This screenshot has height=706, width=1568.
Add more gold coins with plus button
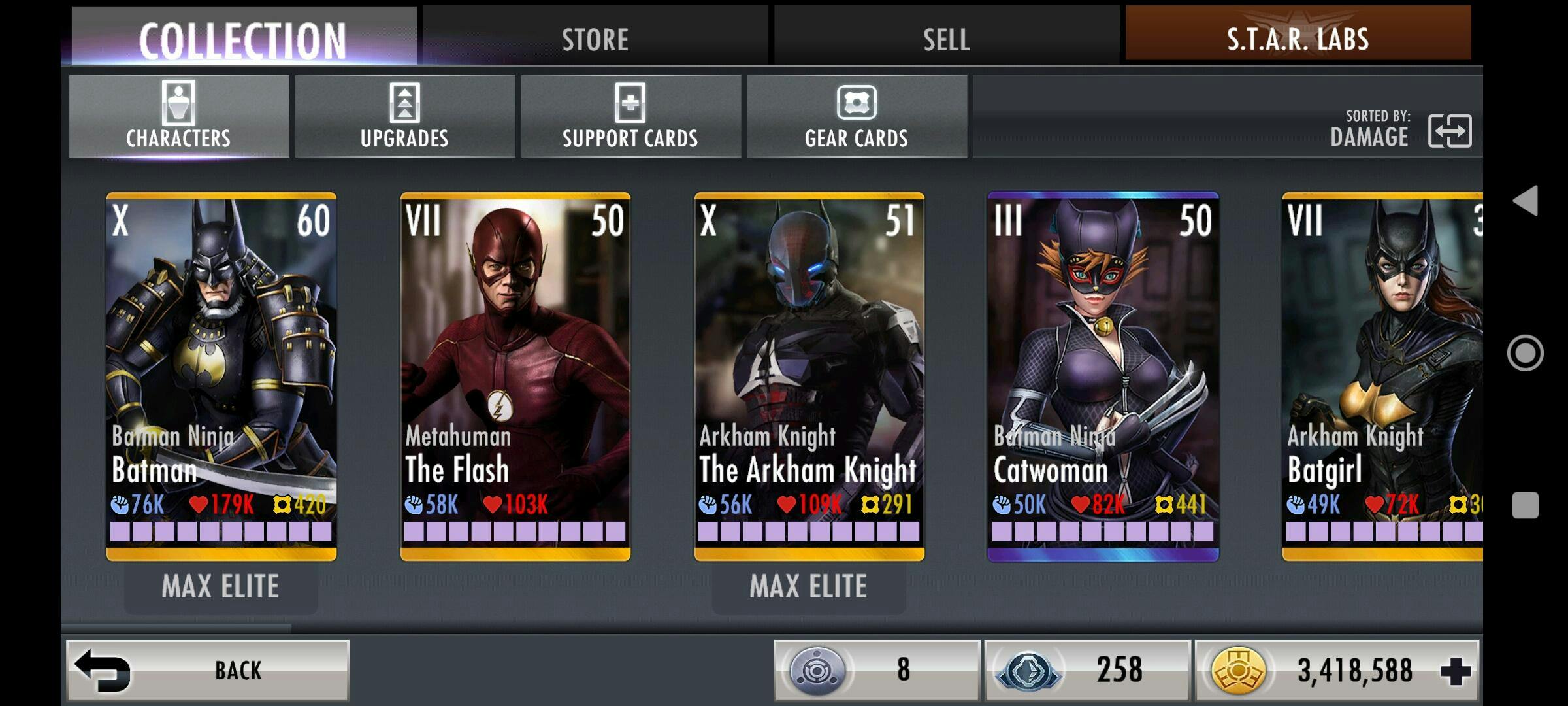1456,671
